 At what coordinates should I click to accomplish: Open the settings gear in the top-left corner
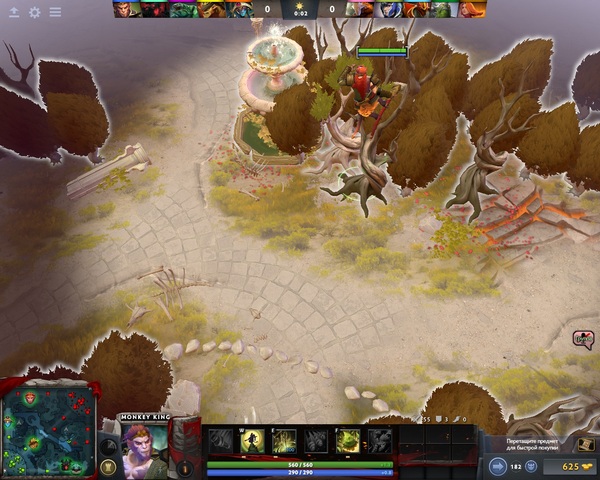(35, 12)
